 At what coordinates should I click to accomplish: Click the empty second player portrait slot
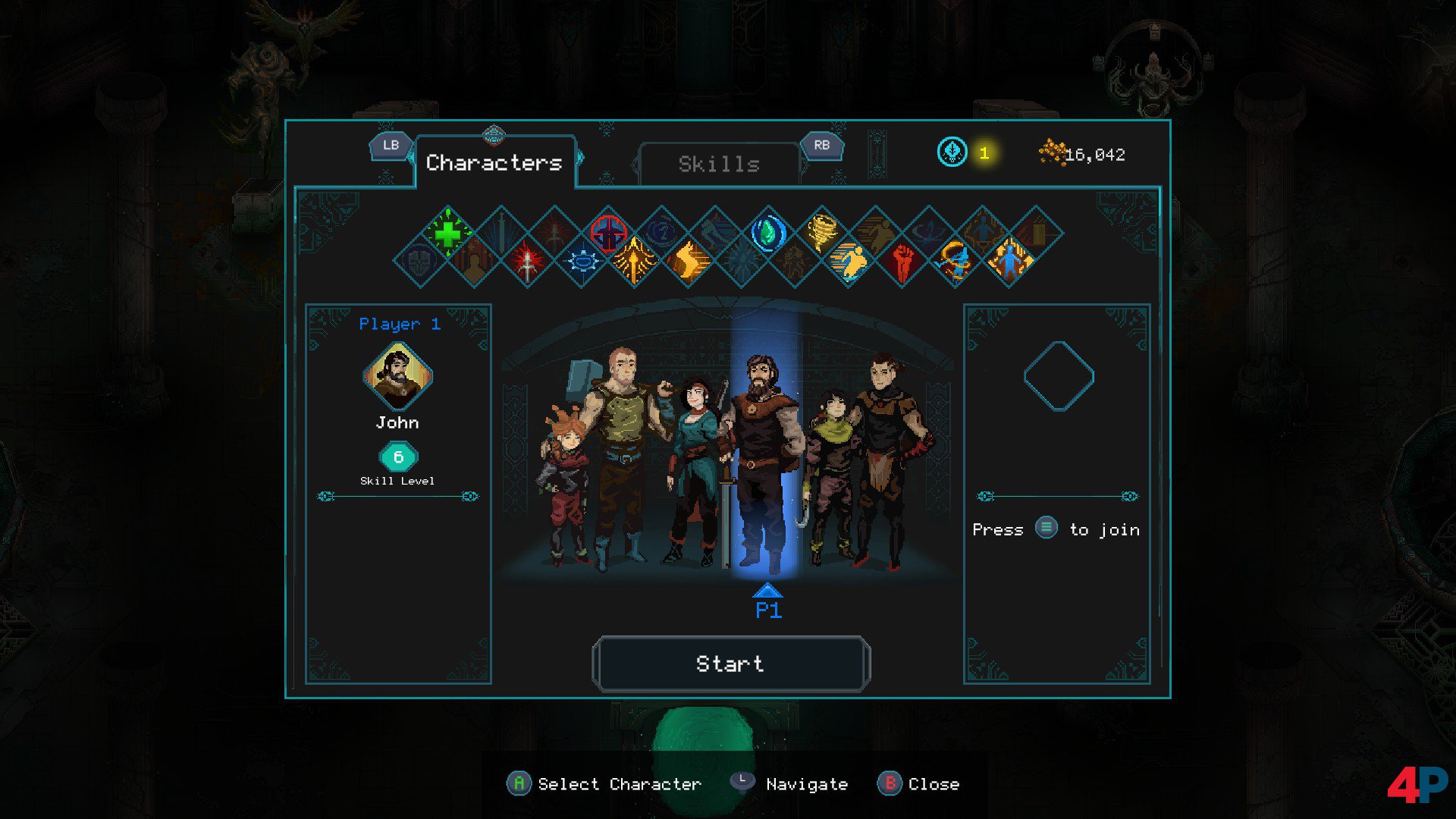[x=1059, y=376]
